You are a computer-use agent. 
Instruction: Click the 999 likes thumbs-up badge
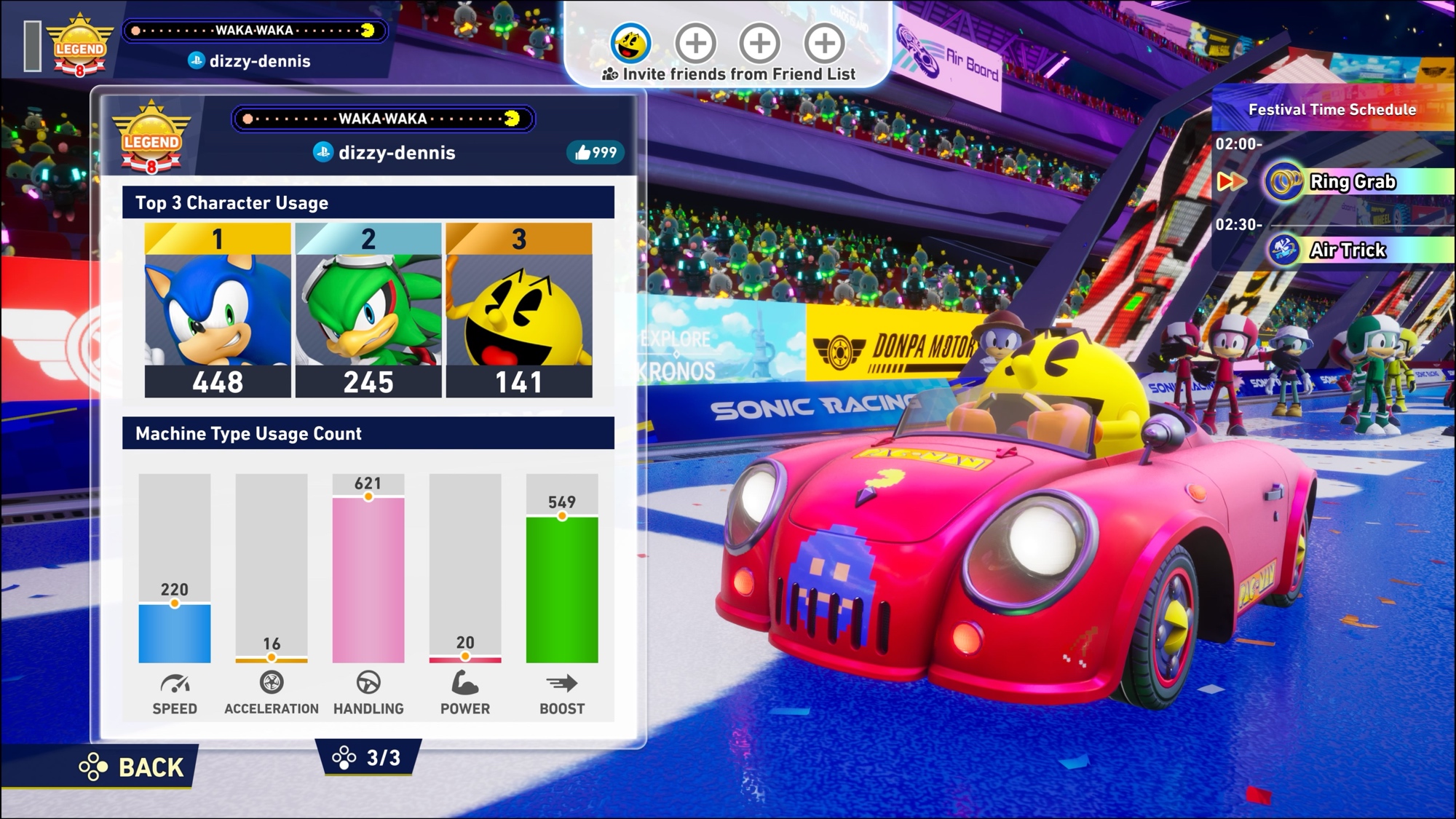pos(596,152)
